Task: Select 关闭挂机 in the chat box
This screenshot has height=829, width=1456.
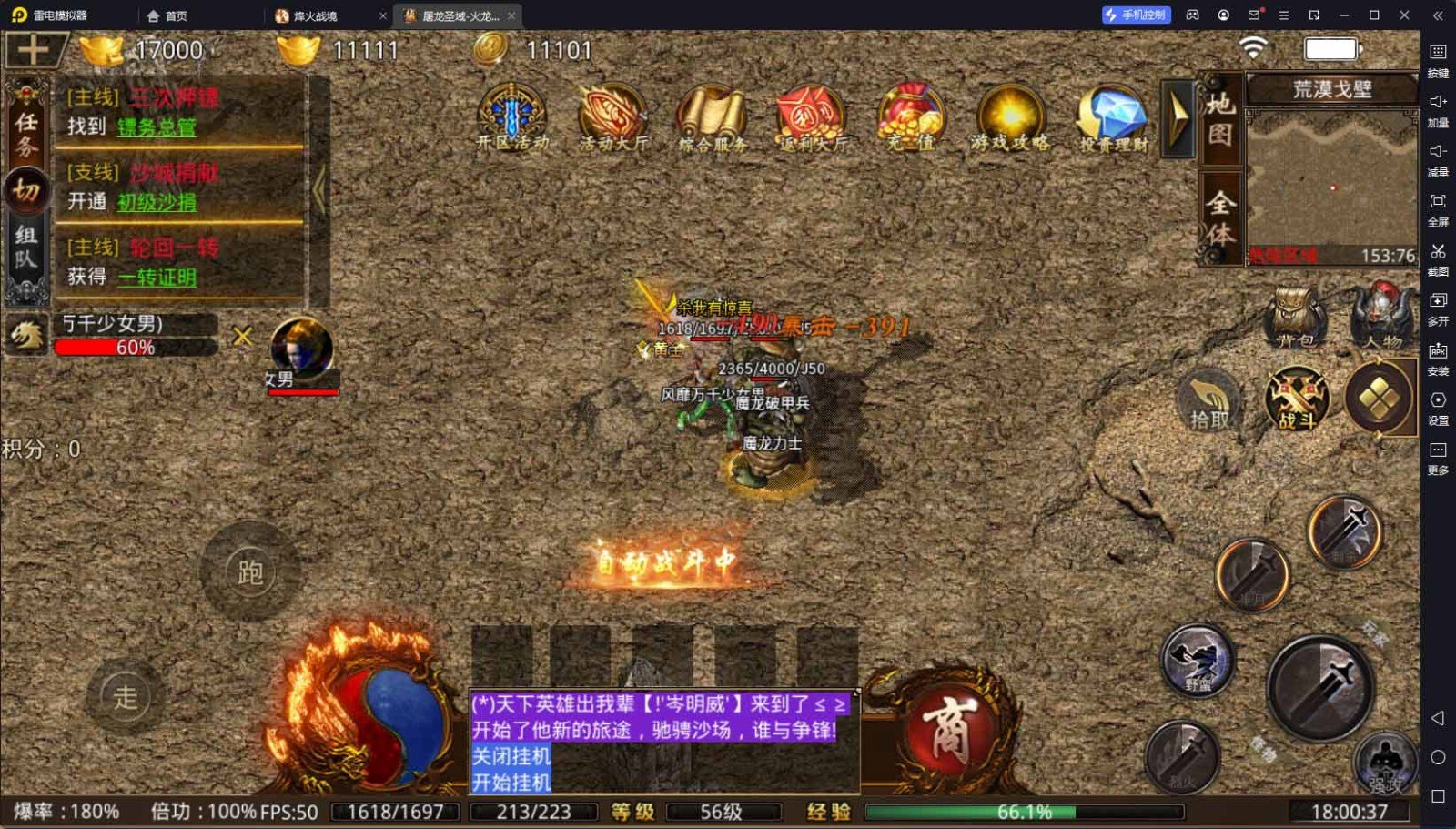Action: (511, 756)
